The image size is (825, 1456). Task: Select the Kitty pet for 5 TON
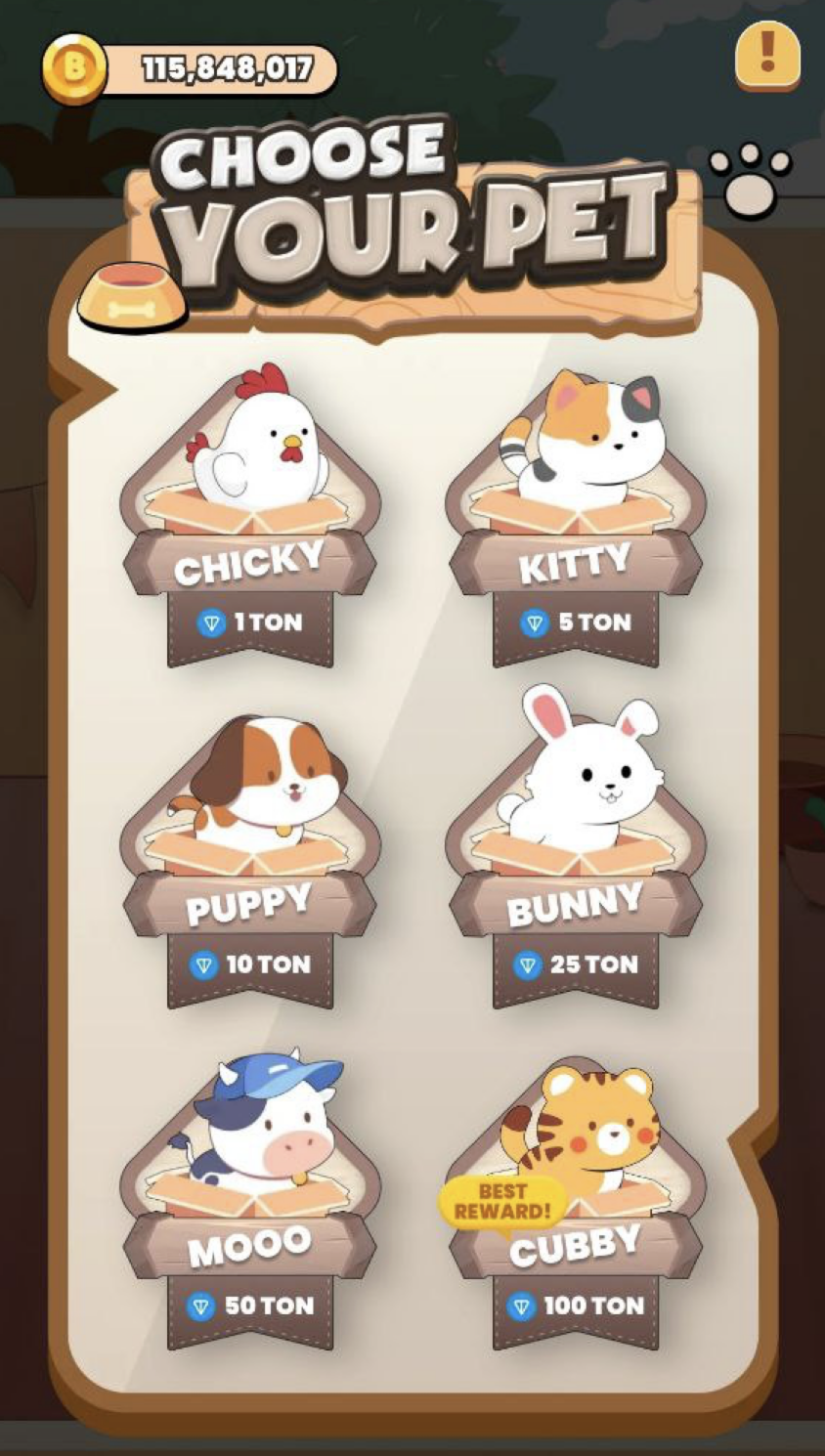pos(576,518)
